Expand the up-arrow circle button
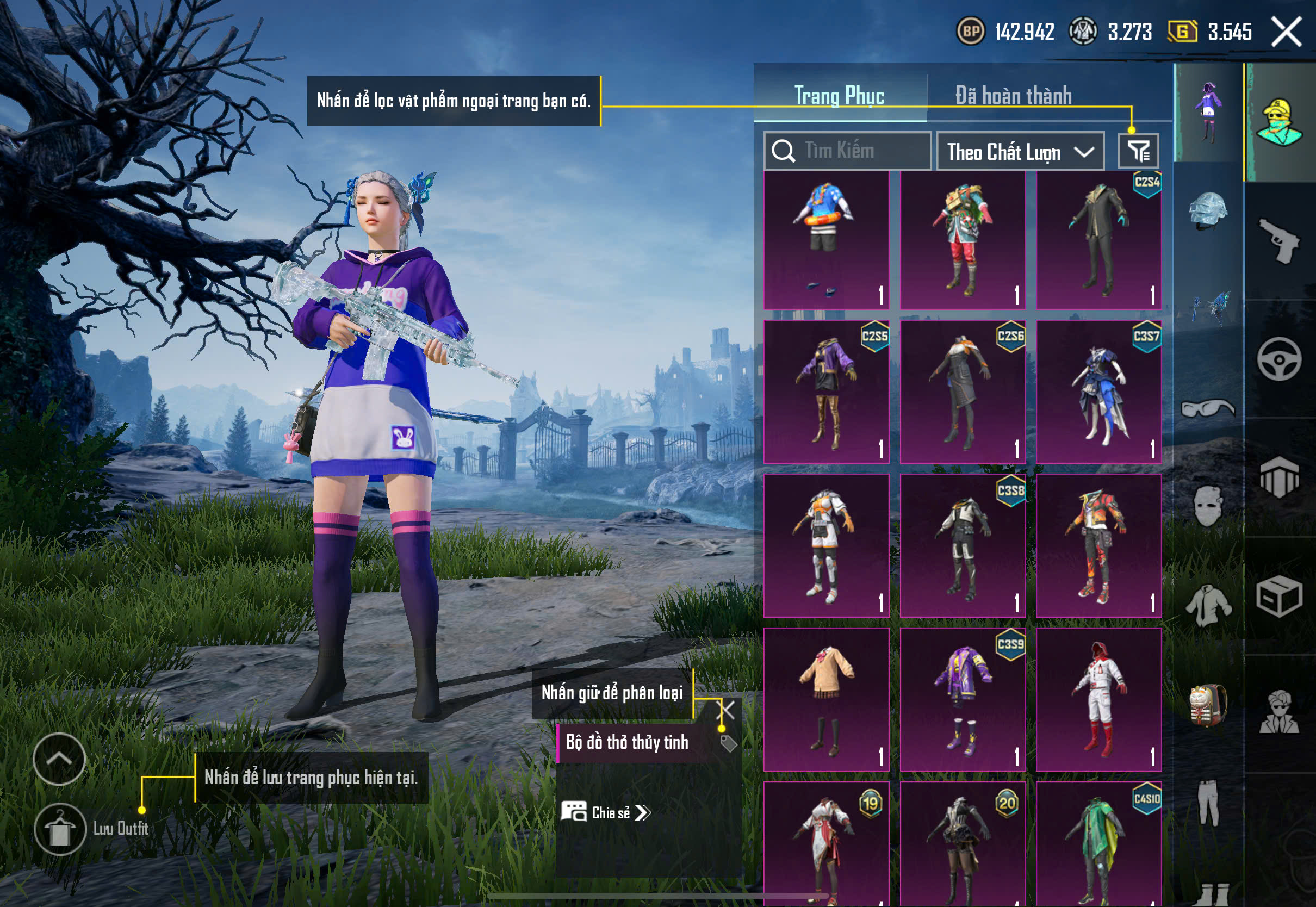Screen dimensions: 1316x907 pyautogui.click(x=59, y=759)
